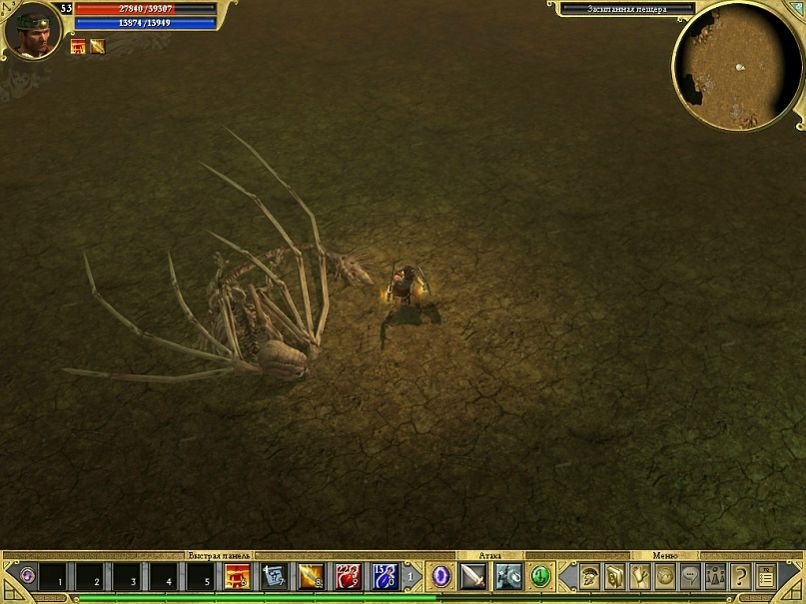
Task: Open the circular minimap
Action: tap(738, 66)
